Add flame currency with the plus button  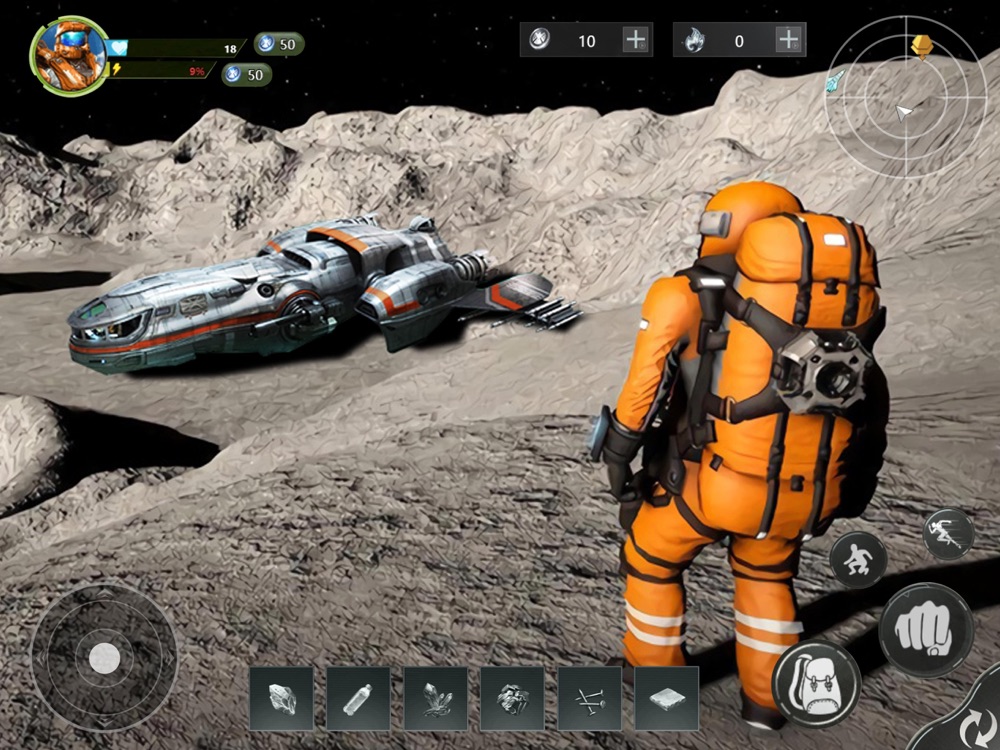tap(789, 40)
